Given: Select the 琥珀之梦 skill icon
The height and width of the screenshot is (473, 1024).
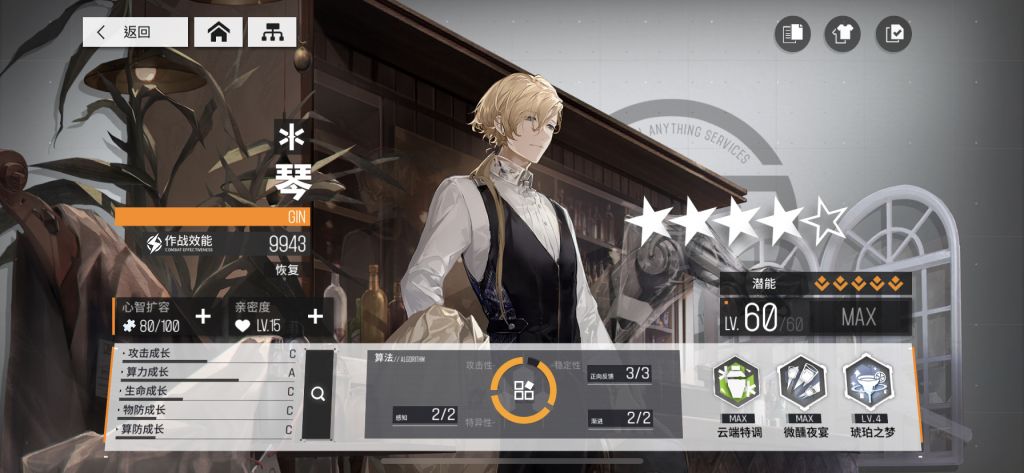Looking at the screenshot, I should point(866,382).
